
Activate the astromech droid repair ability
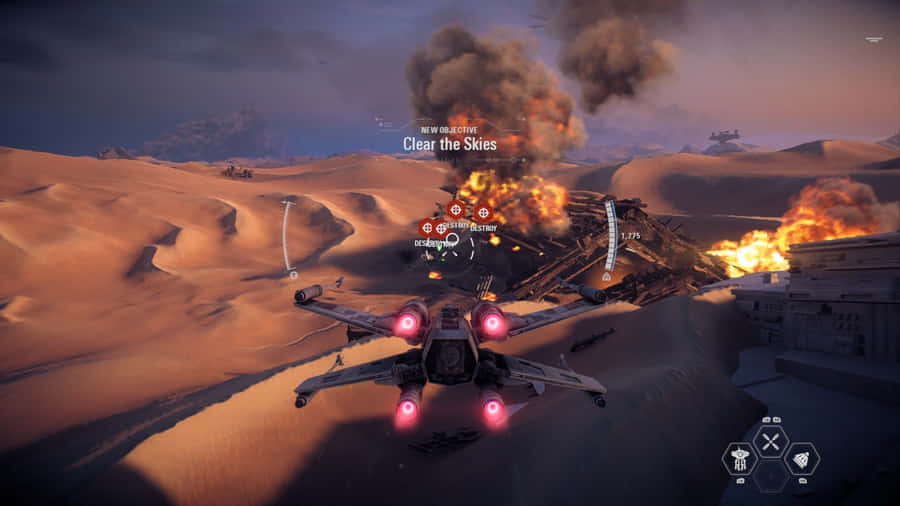pos(739,459)
